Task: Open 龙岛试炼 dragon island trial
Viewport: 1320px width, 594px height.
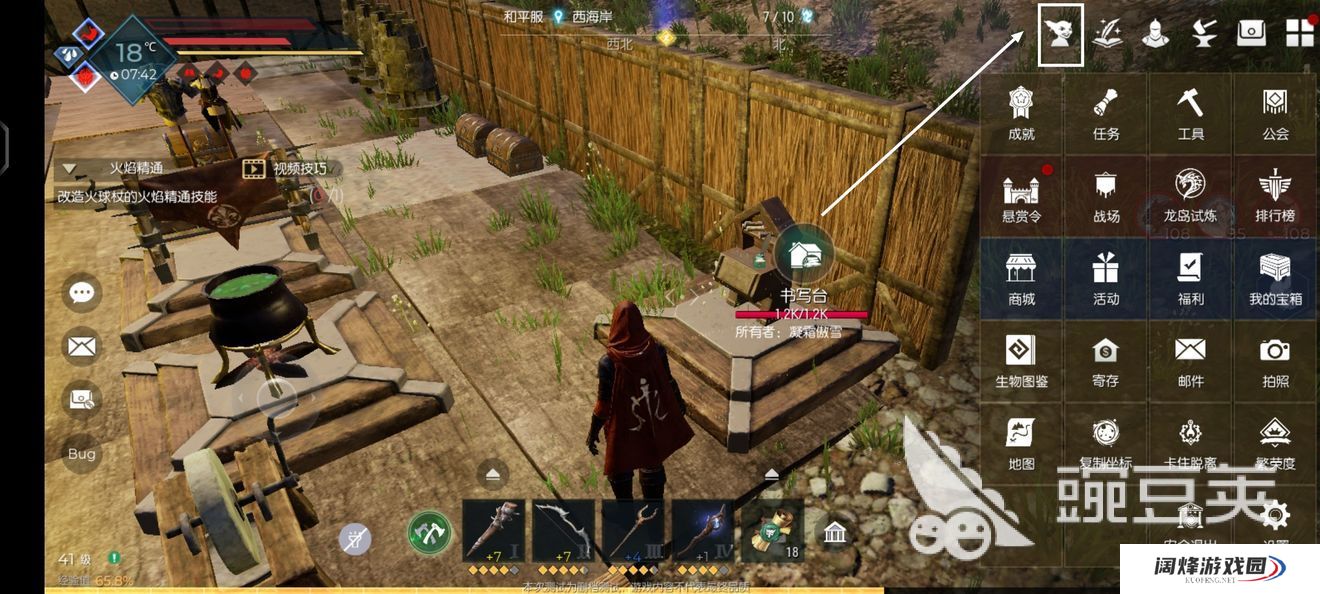Action: (x=1190, y=196)
